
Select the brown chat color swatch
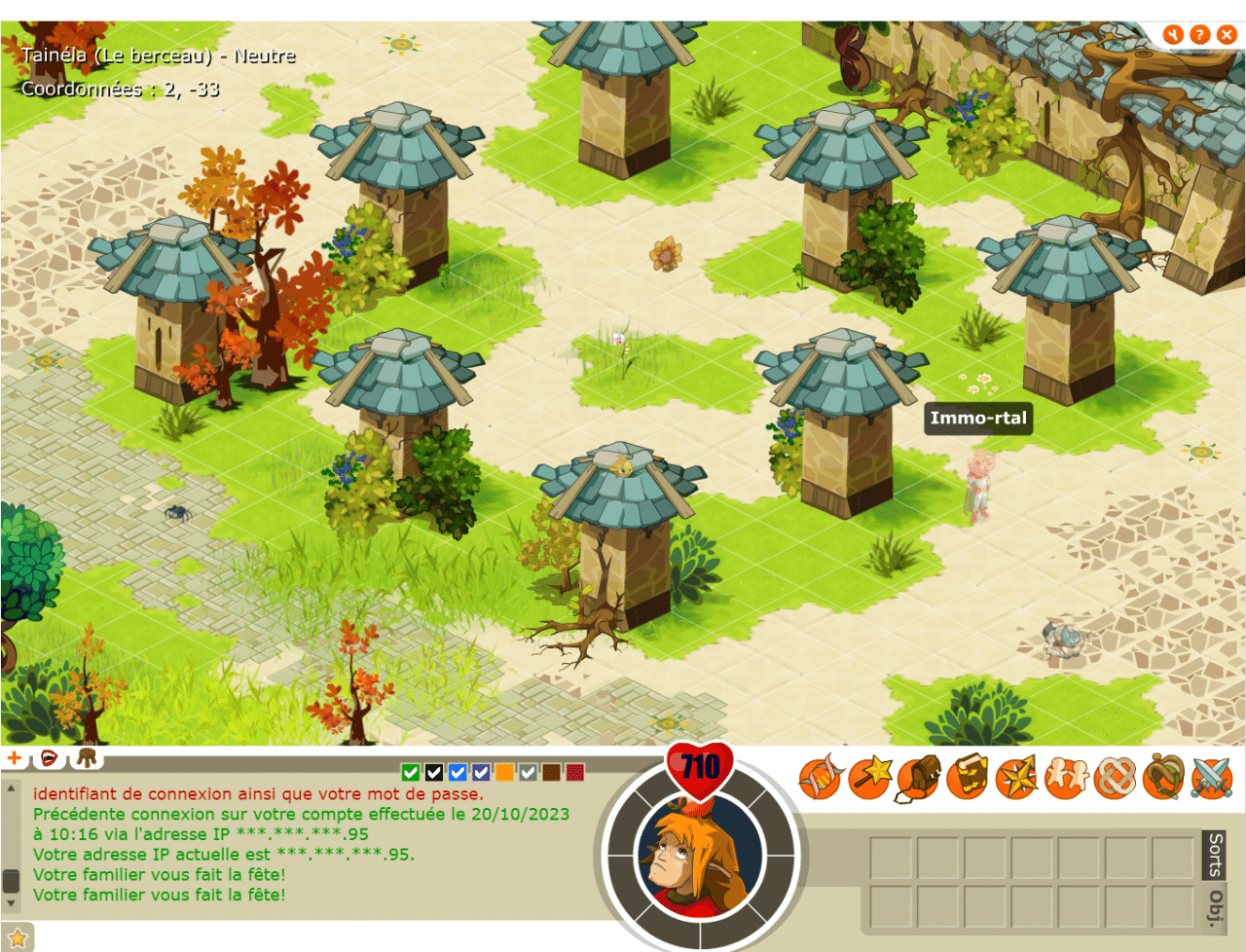tap(552, 773)
